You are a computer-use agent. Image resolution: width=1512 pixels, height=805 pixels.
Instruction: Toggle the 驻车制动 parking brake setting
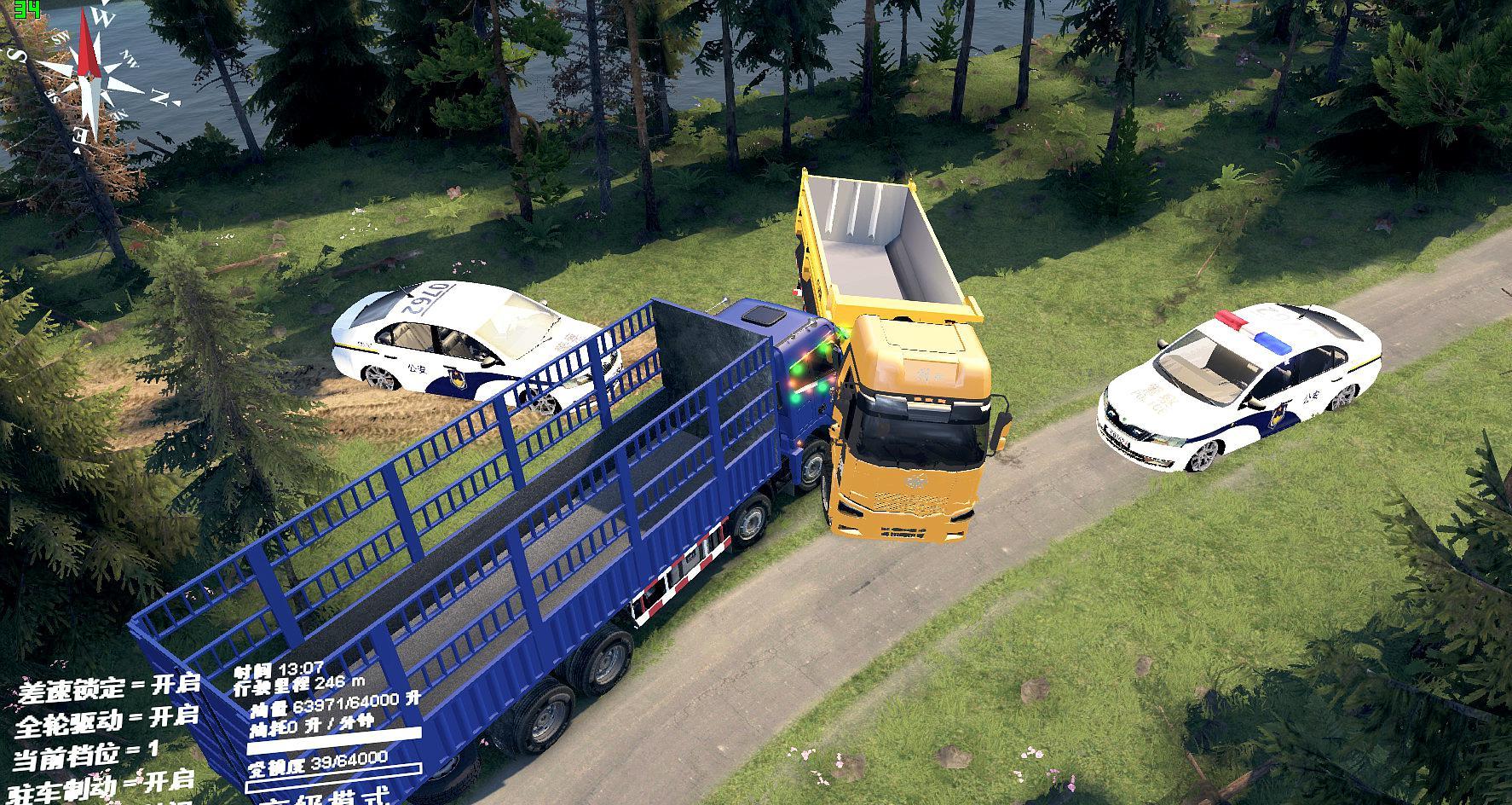click(104, 783)
